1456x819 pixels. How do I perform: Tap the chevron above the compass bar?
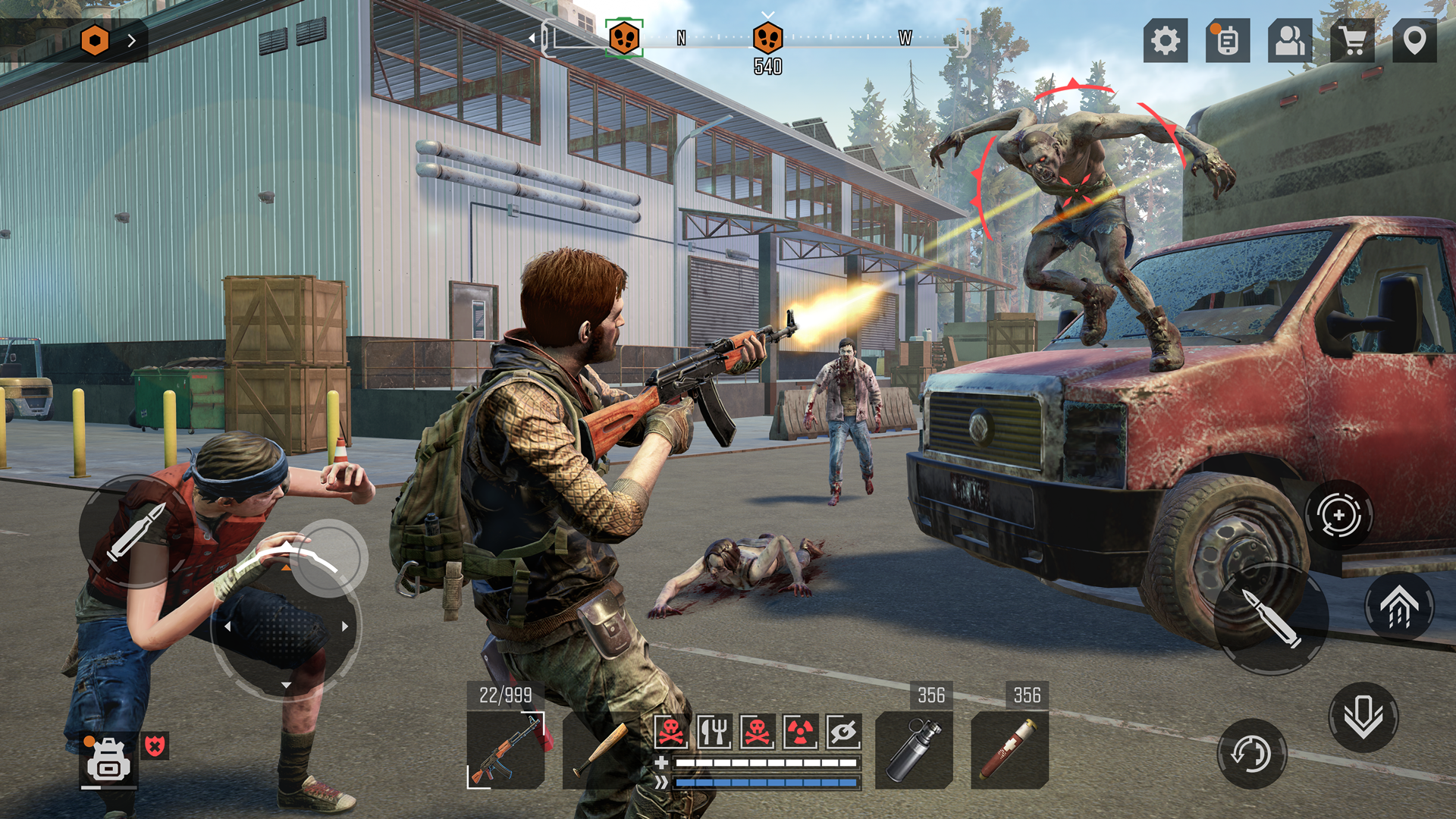coord(768,14)
